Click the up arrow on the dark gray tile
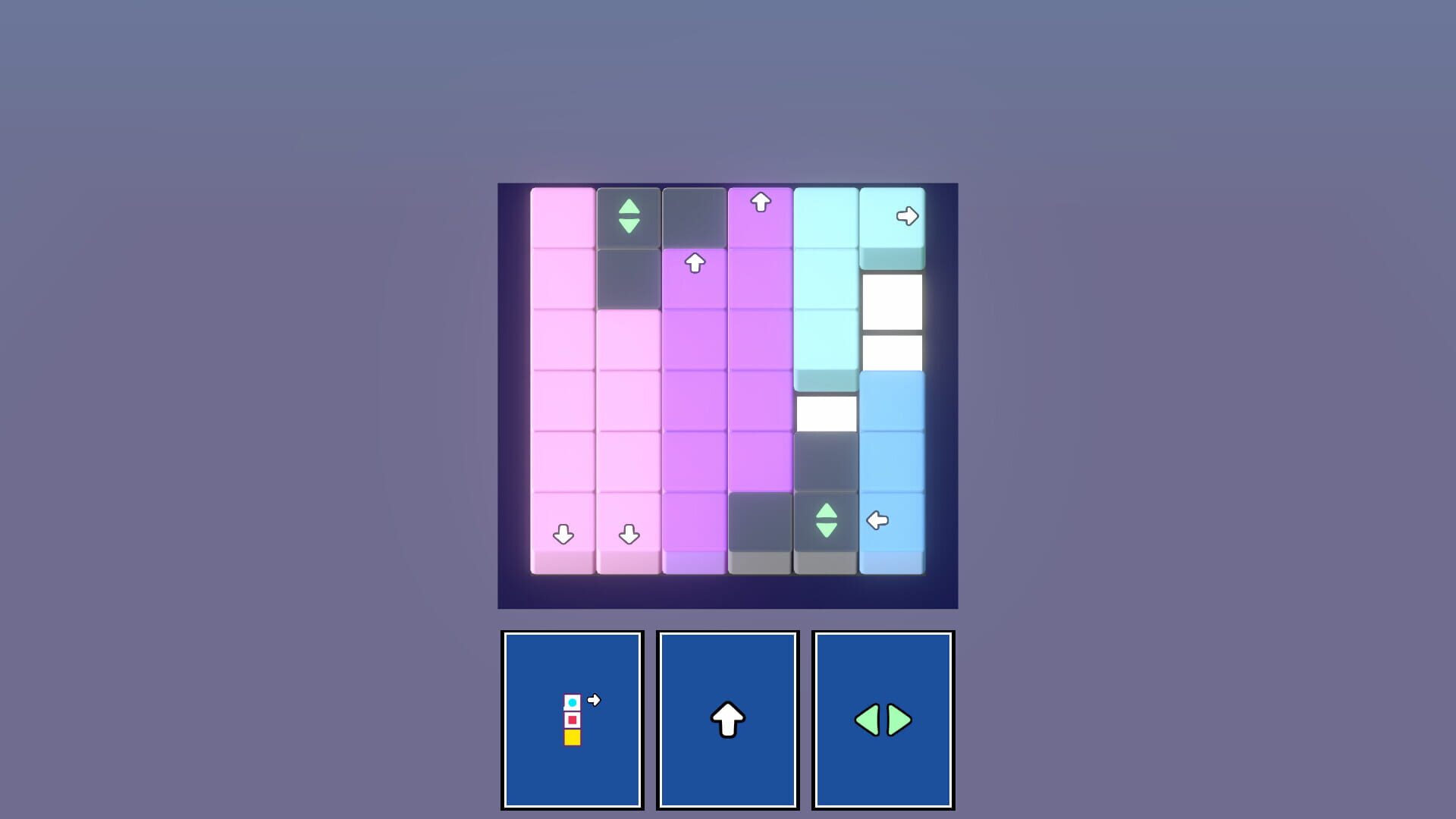 [x=694, y=262]
